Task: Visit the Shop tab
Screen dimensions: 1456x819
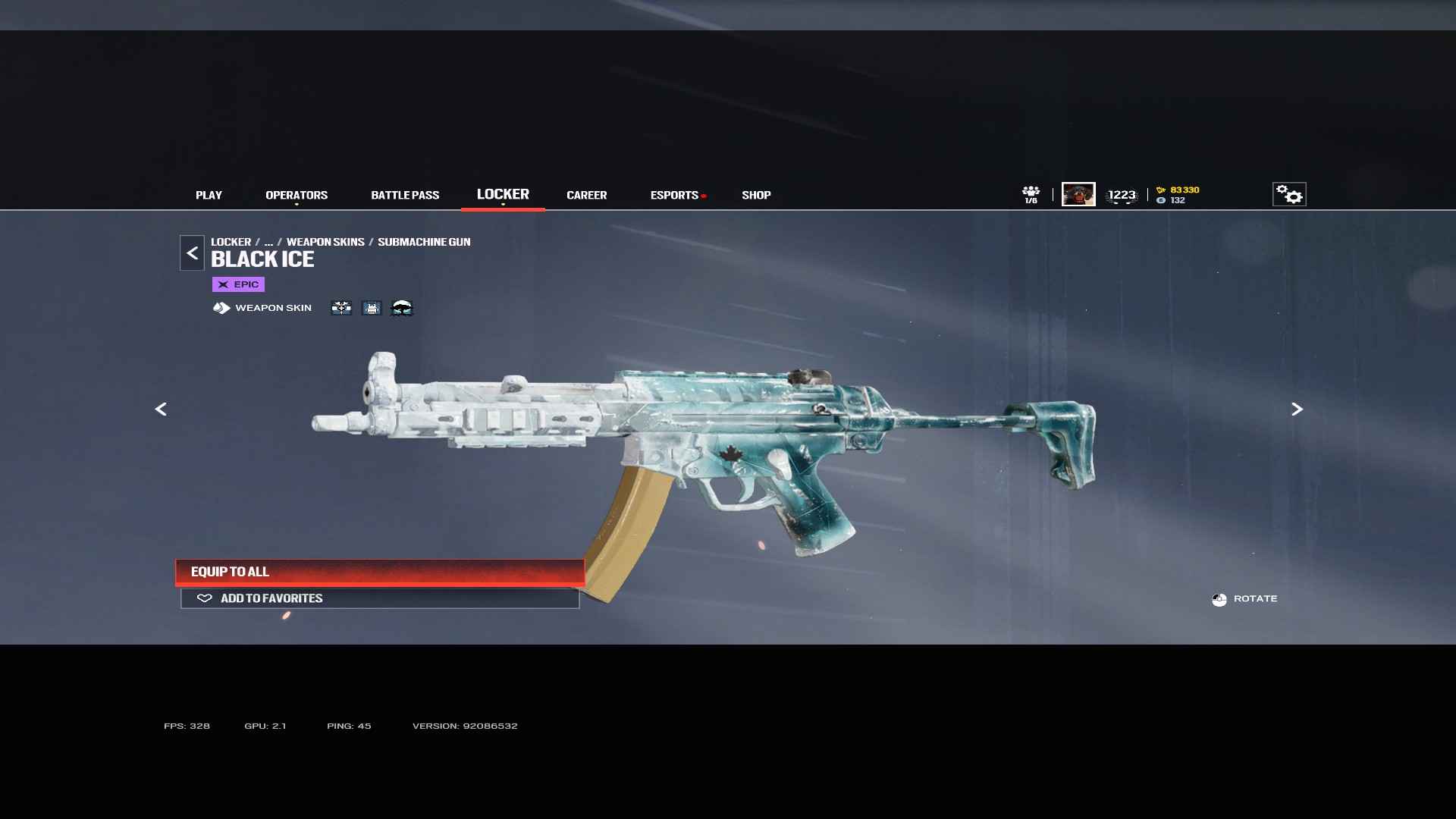Action: (756, 195)
